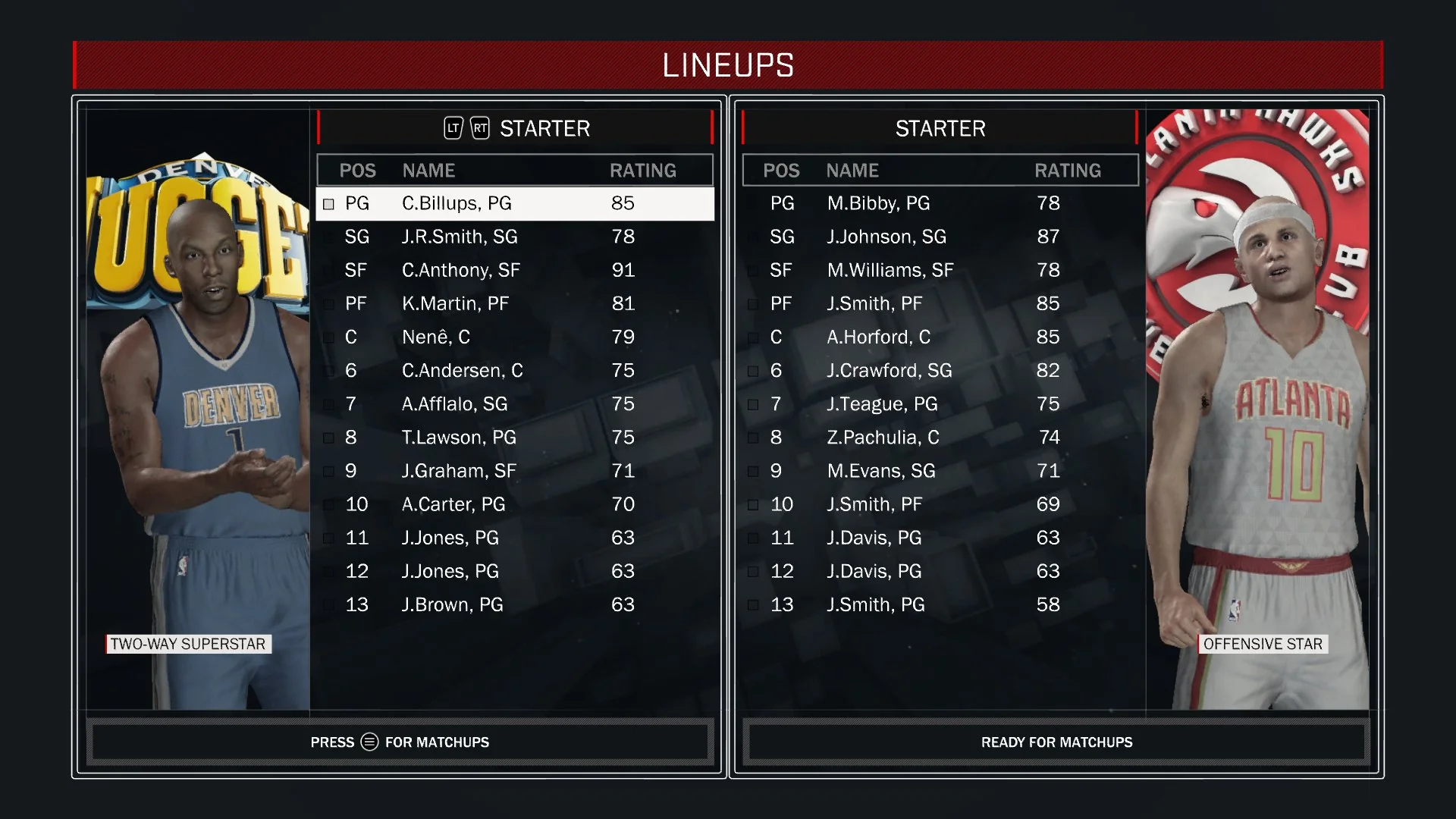Select J.Brown, PG row
This screenshot has width=1456, height=819.
514,604
